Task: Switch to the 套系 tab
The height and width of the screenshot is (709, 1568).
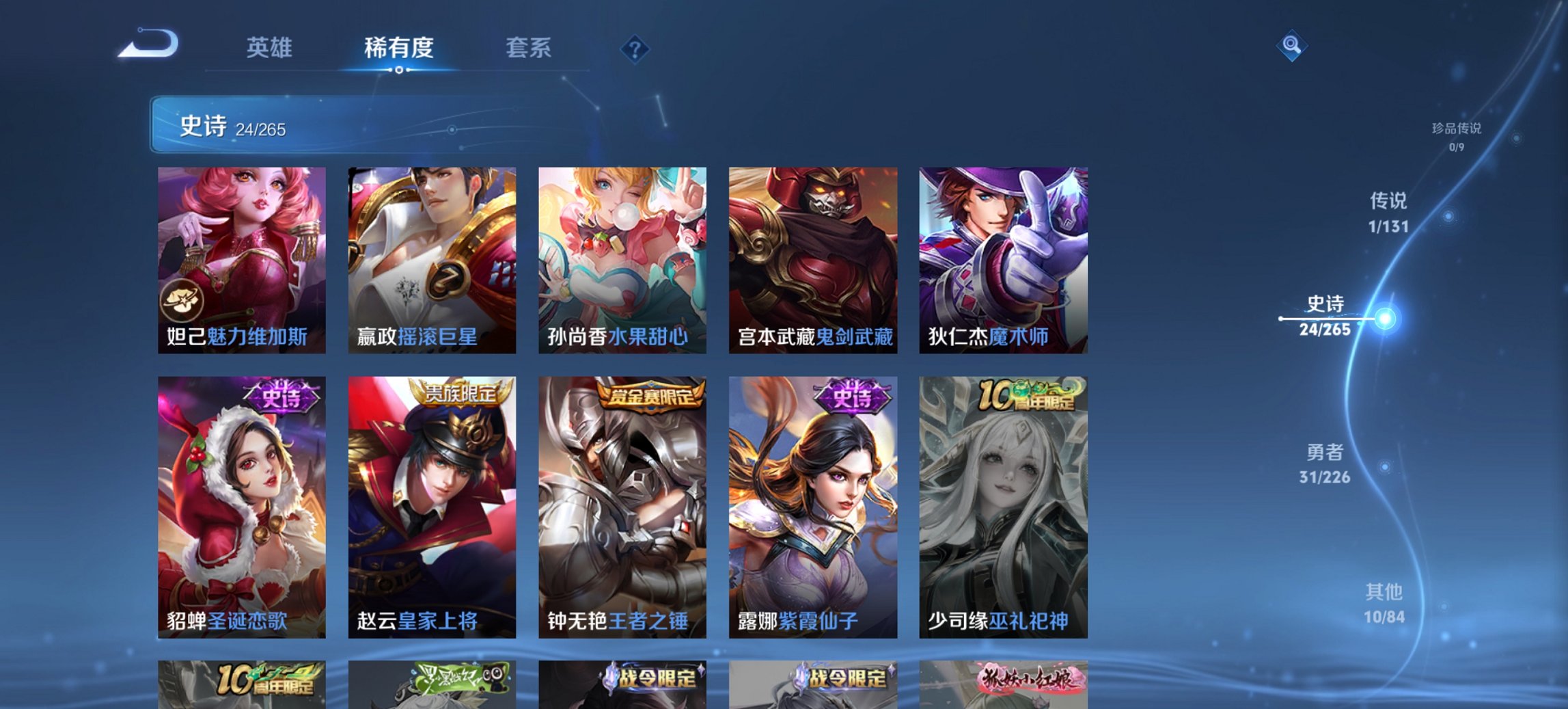Action: [528, 48]
